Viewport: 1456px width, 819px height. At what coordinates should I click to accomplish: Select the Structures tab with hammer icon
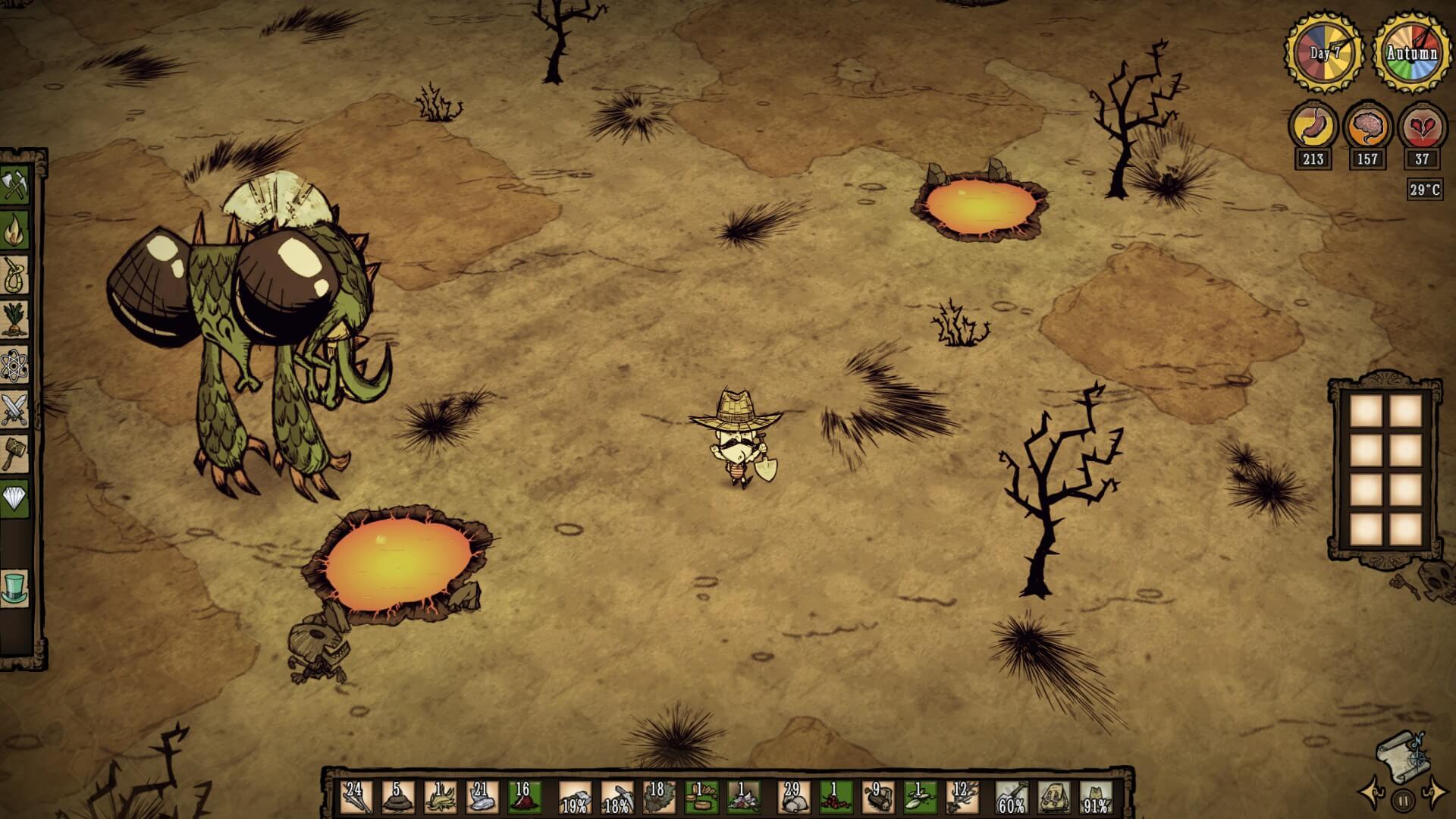14,453
